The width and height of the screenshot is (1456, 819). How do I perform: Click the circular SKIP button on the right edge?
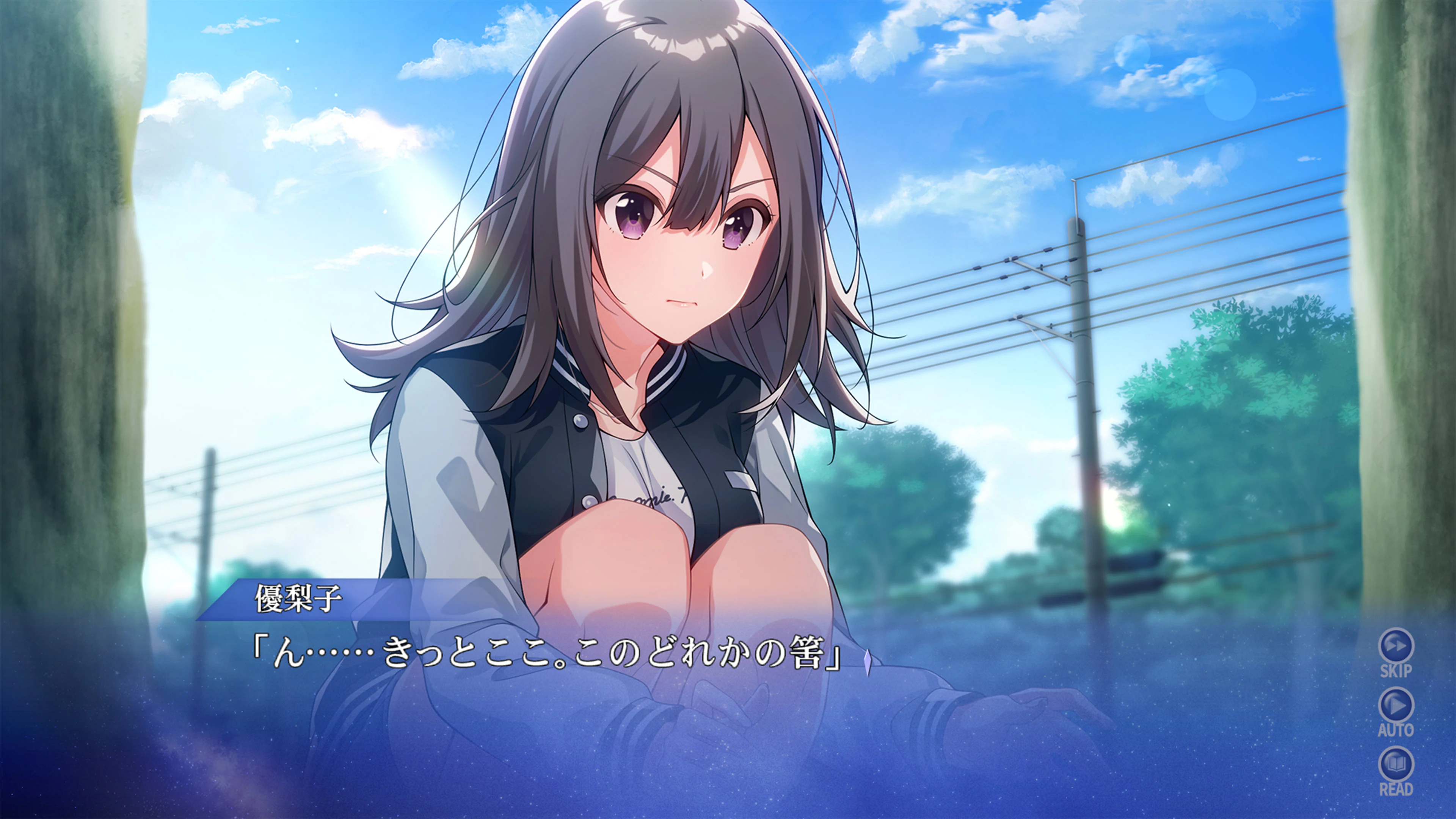[1396, 645]
